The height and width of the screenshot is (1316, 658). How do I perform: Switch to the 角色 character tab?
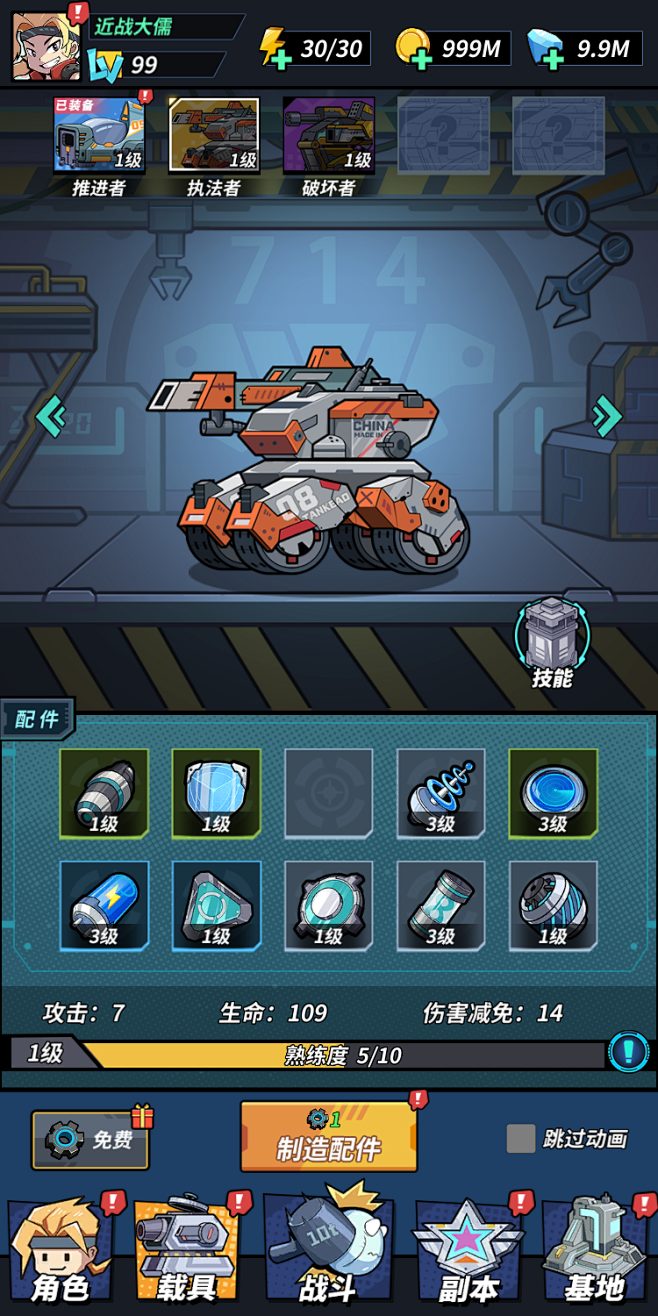62,1253
